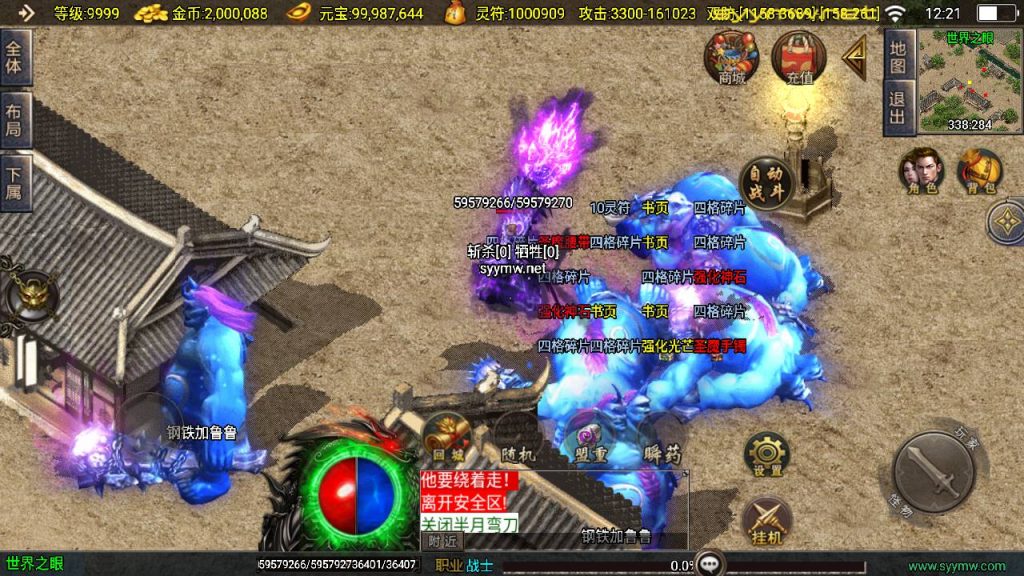Collapse the top menu with the golden arrow
The width and height of the screenshot is (1024, 576).
[x=855, y=57]
